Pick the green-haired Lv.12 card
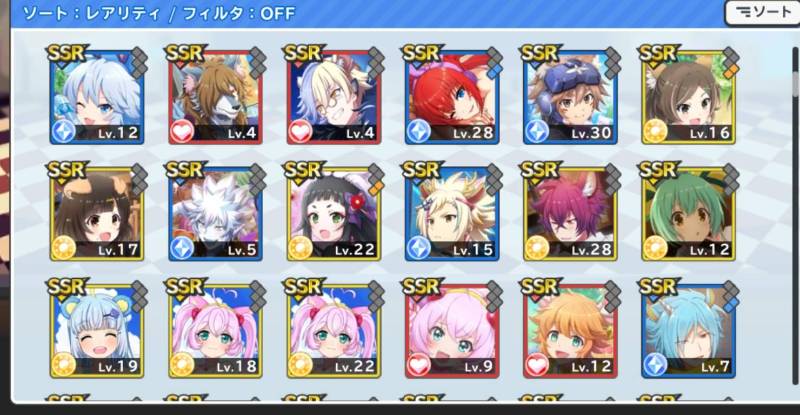800x415 pixels. click(x=686, y=213)
